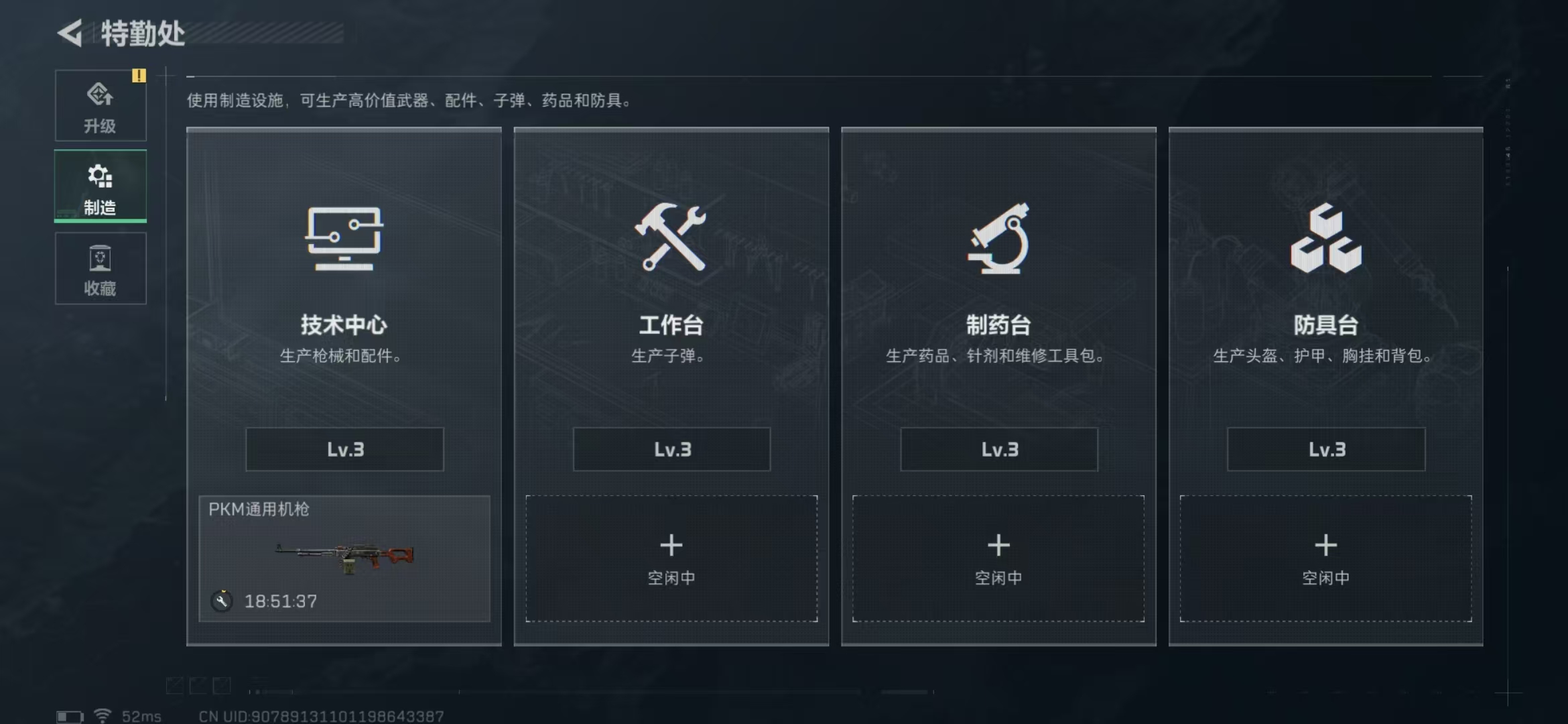Click the yellow alert badge on 升级

point(139,76)
